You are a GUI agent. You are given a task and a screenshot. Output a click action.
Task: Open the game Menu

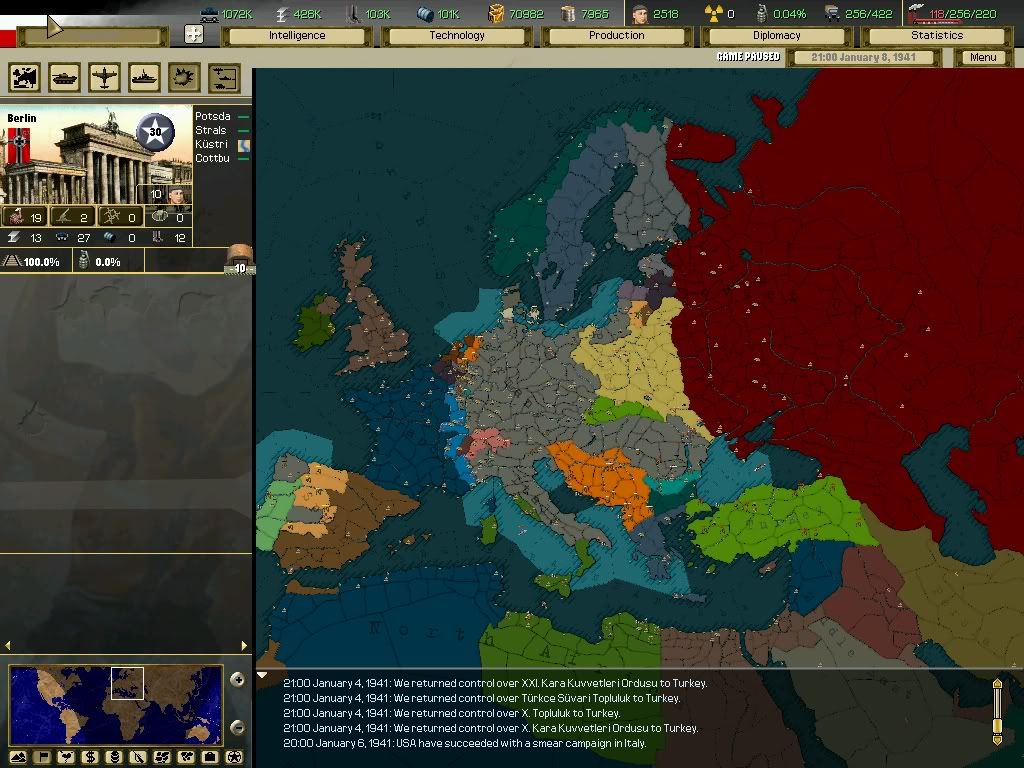pos(983,58)
